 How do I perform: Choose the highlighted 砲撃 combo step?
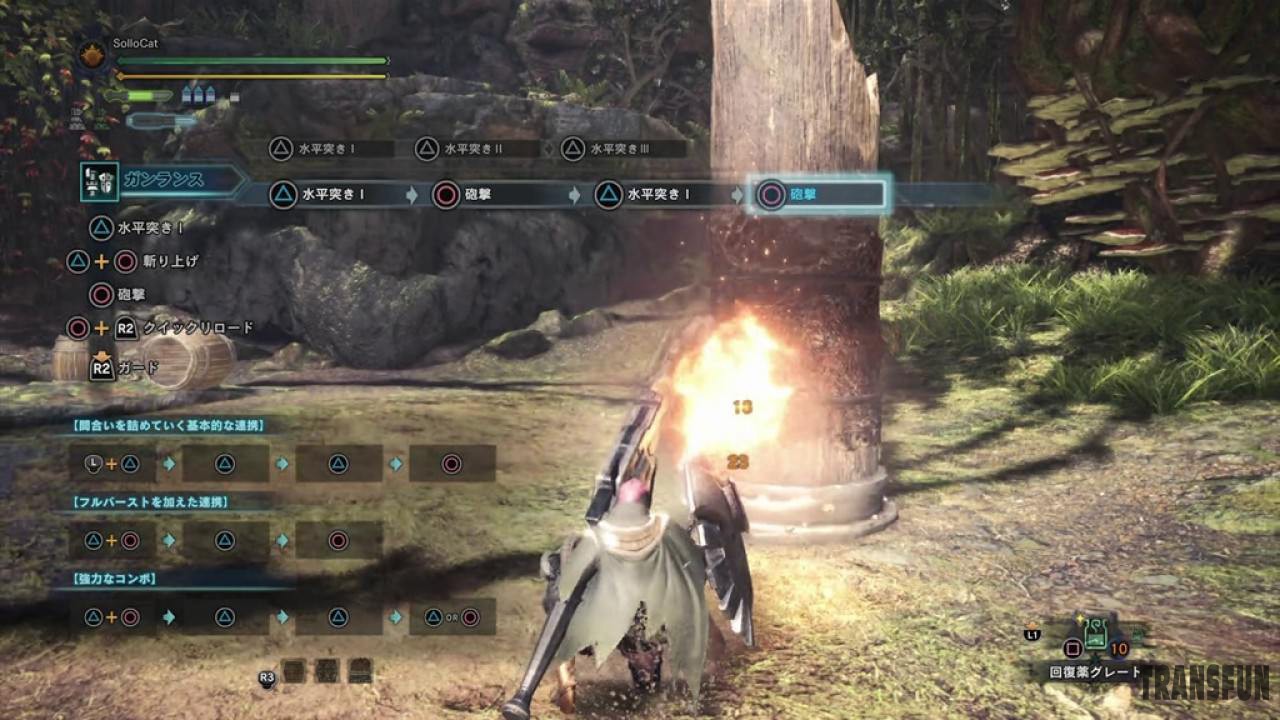819,194
